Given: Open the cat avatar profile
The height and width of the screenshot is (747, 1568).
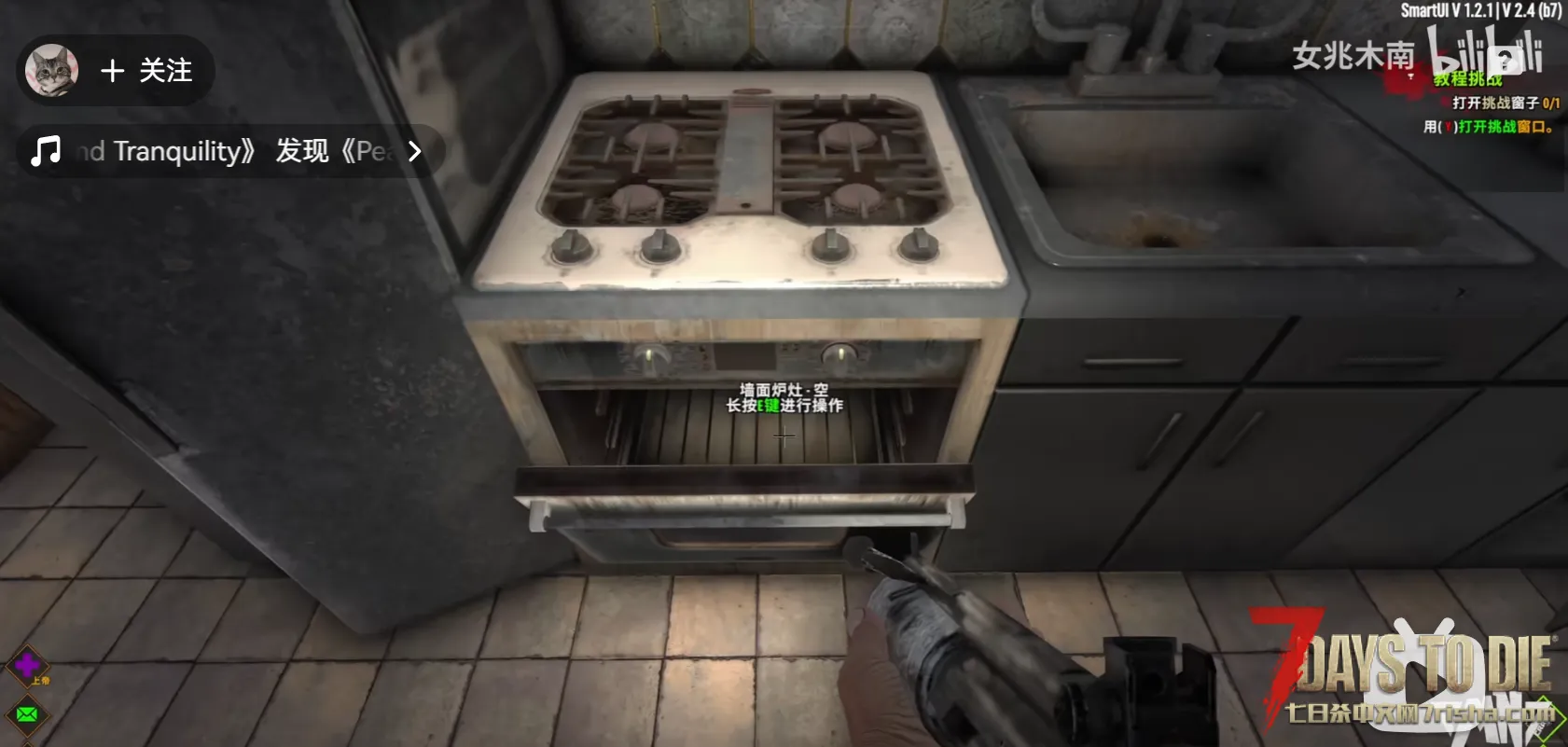Looking at the screenshot, I should (x=51, y=70).
